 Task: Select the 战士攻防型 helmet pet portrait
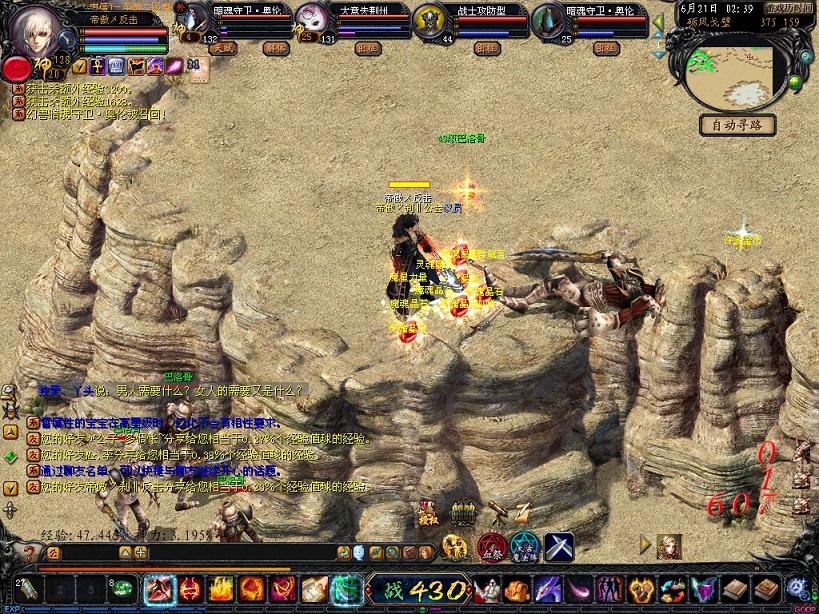pos(429,22)
